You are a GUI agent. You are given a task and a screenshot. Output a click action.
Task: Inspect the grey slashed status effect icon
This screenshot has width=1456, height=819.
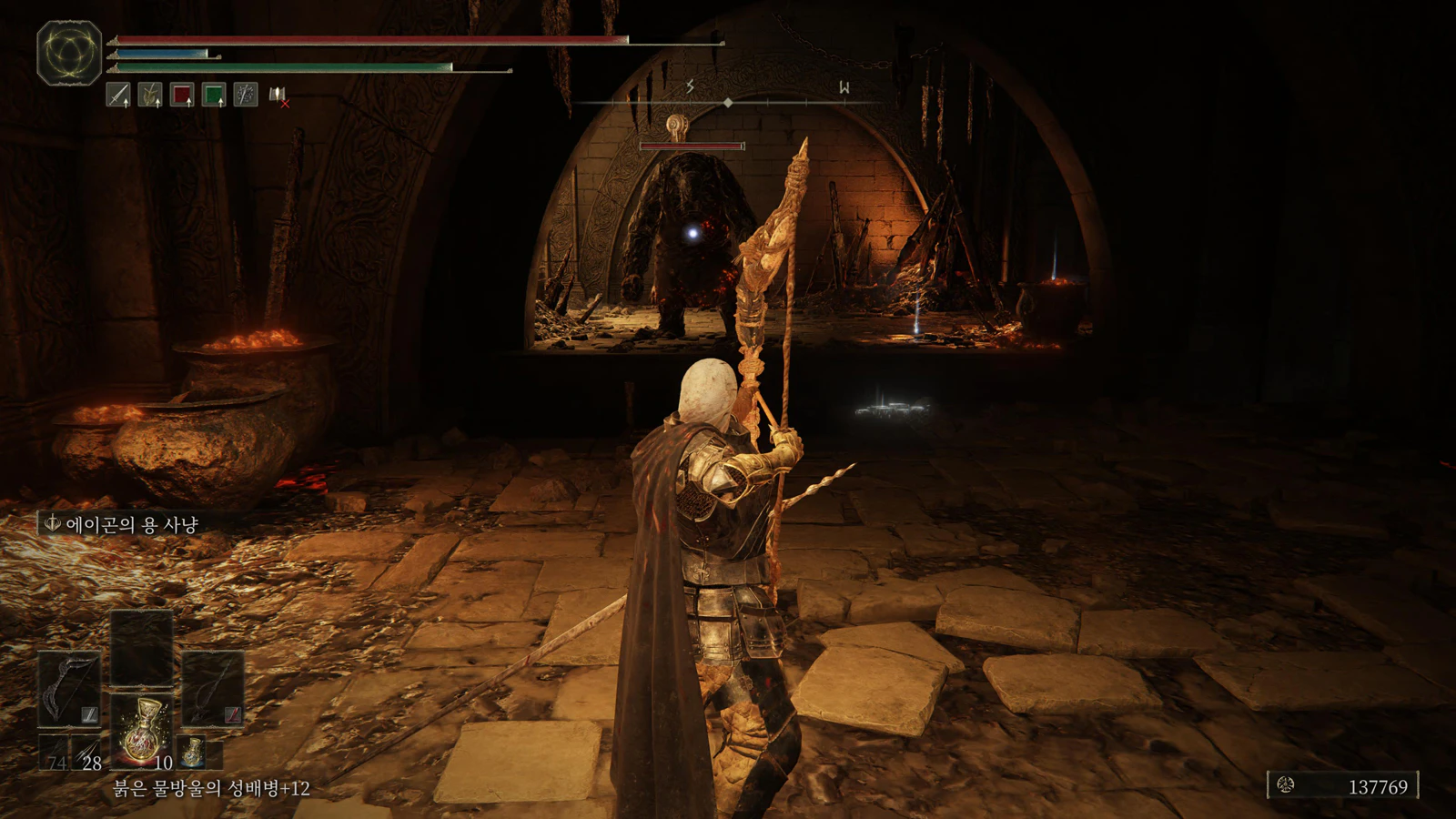coord(246,94)
